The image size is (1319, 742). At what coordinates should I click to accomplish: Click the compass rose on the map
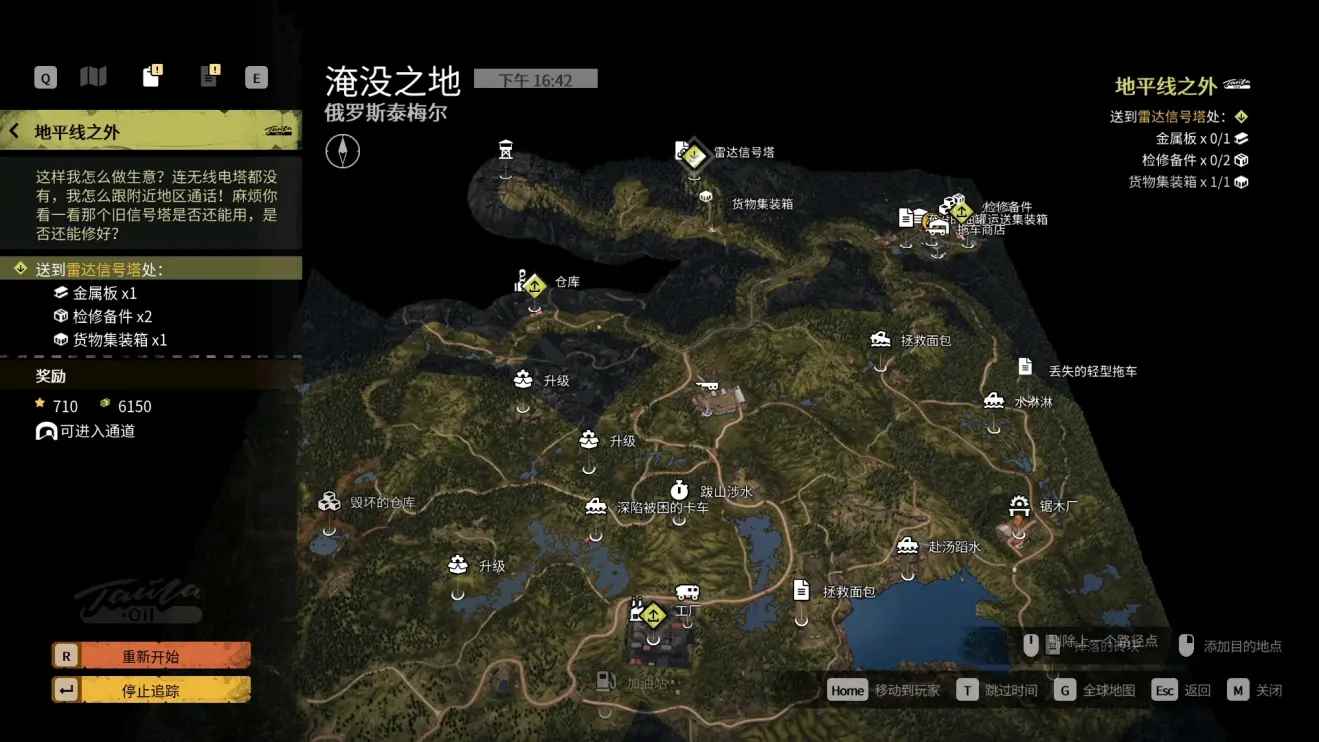coord(342,150)
